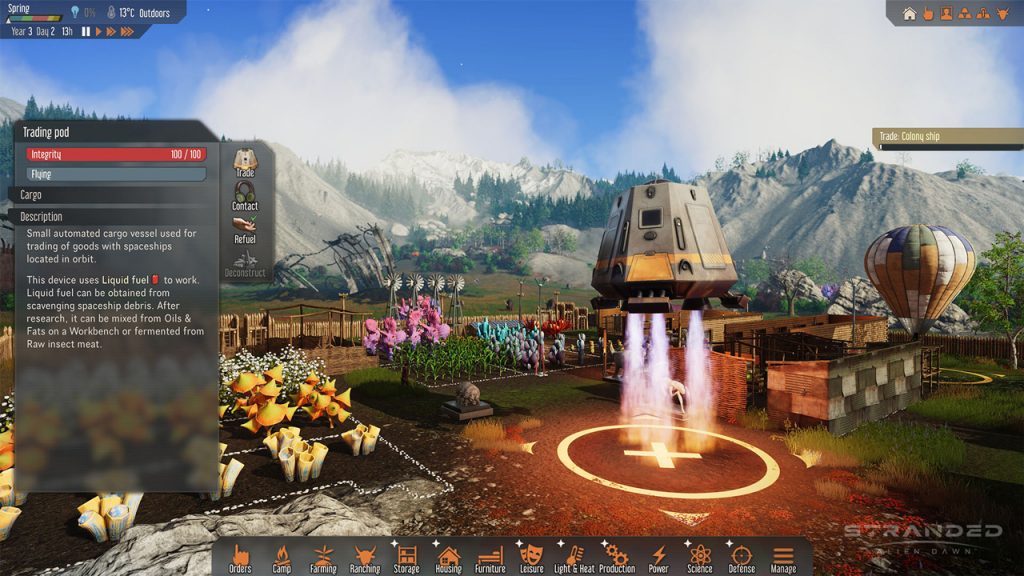Image resolution: width=1024 pixels, height=576 pixels.
Task: Set game speed to triple fast-forward
Action: (x=127, y=32)
